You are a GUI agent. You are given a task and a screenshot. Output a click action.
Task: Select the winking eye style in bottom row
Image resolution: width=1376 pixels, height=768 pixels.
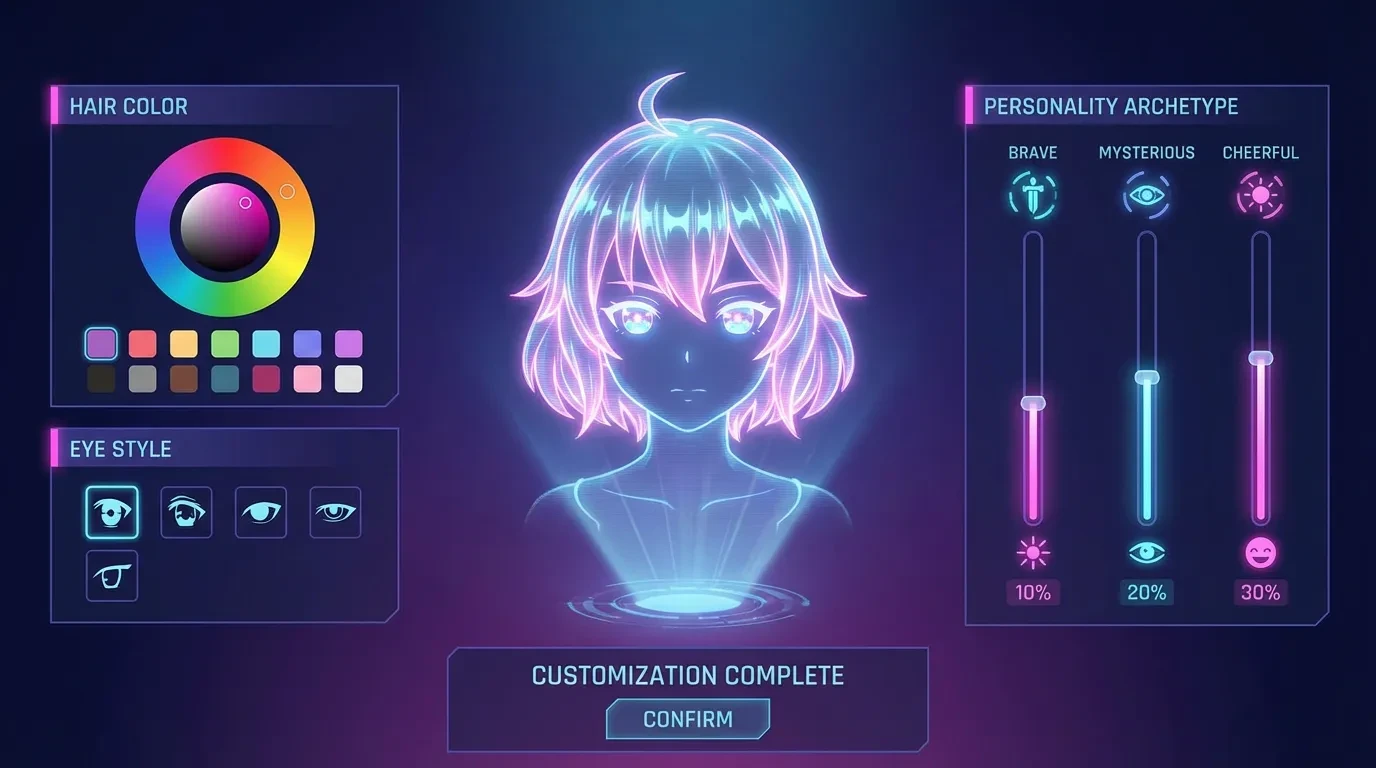click(112, 575)
